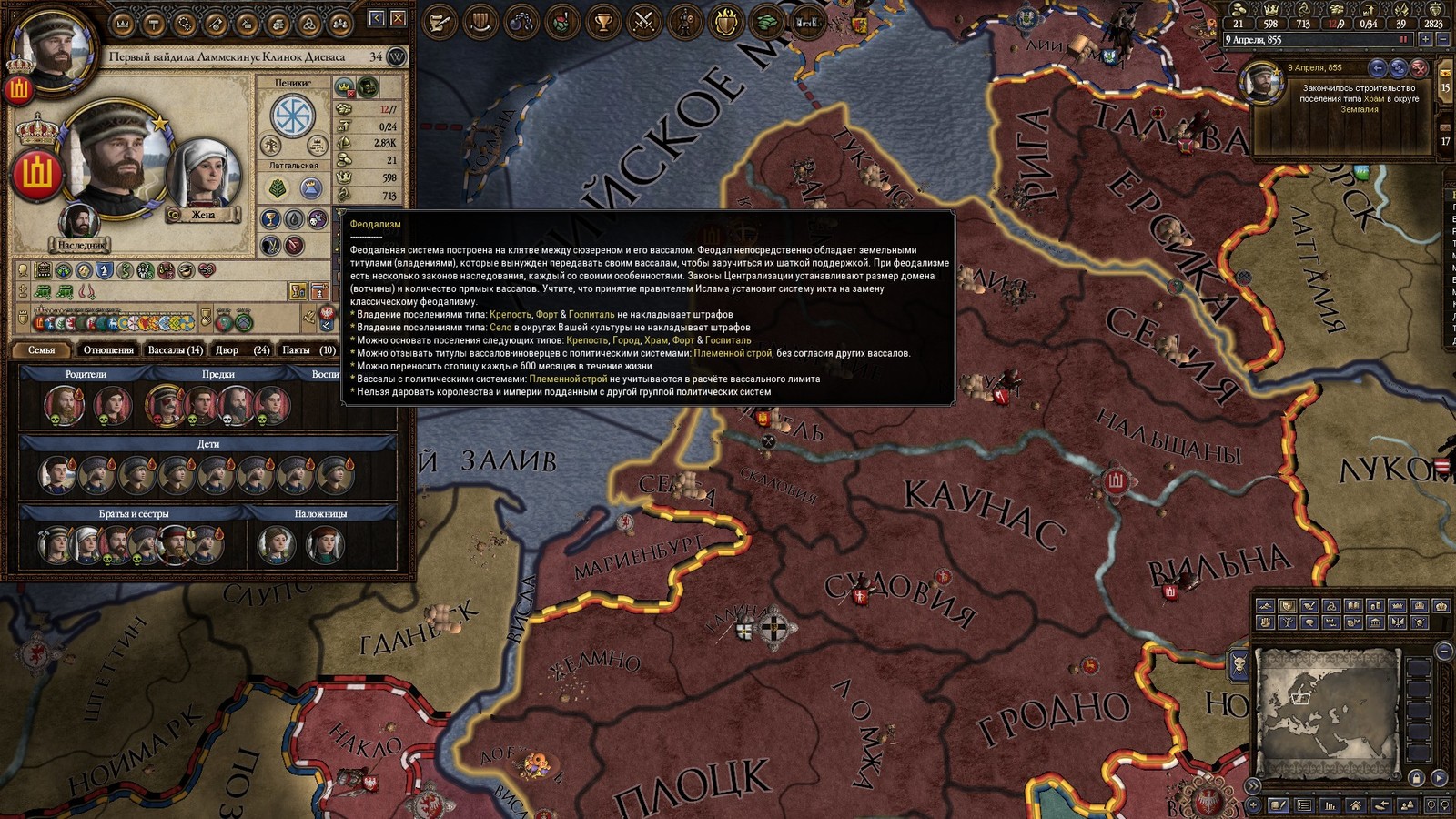Toggle pause on the date bar

click(1403, 40)
